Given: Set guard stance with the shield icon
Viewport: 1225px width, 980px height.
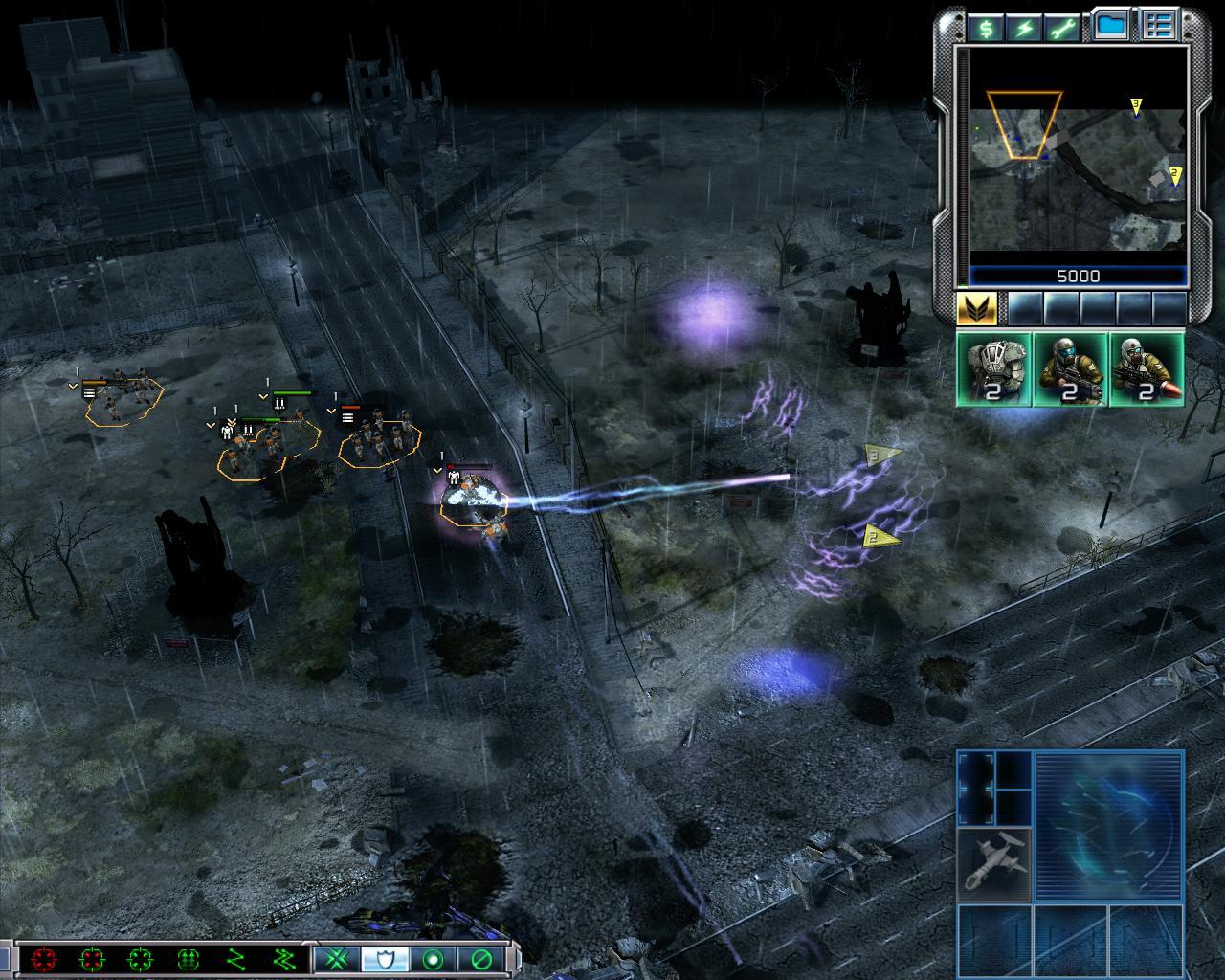Looking at the screenshot, I should click(385, 958).
